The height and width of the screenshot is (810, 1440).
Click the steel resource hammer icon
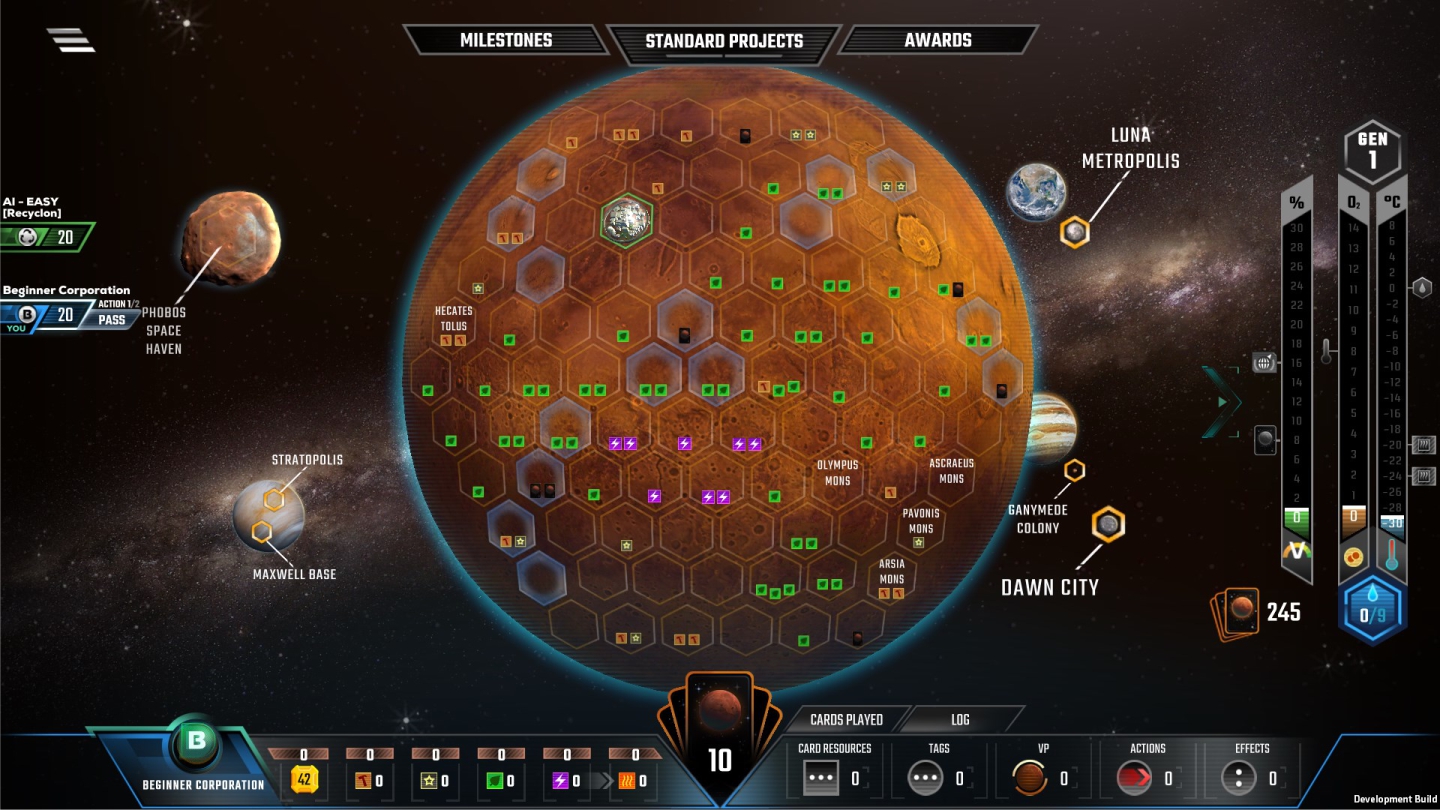coord(363,781)
